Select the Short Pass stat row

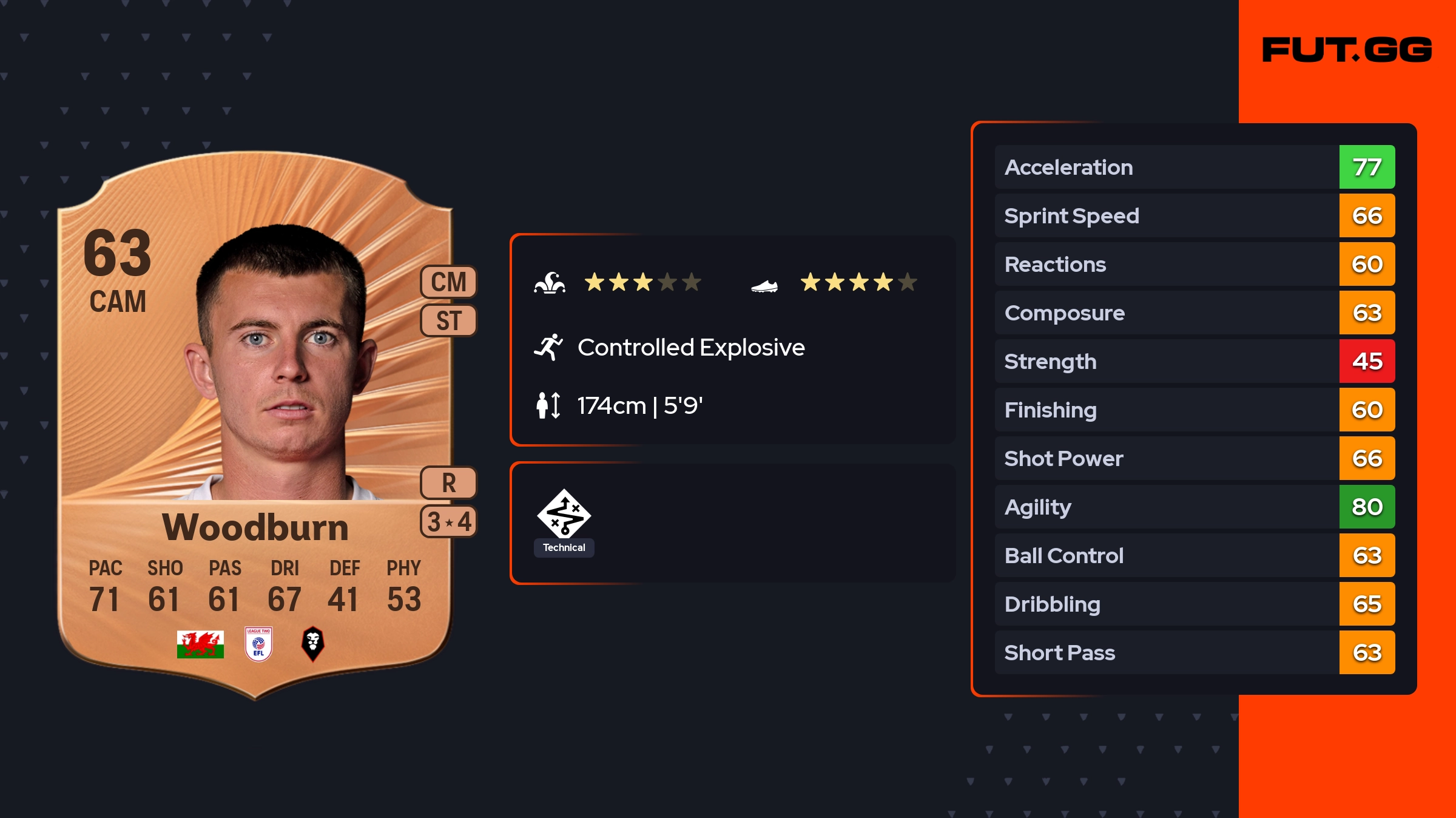coord(1194,653)
